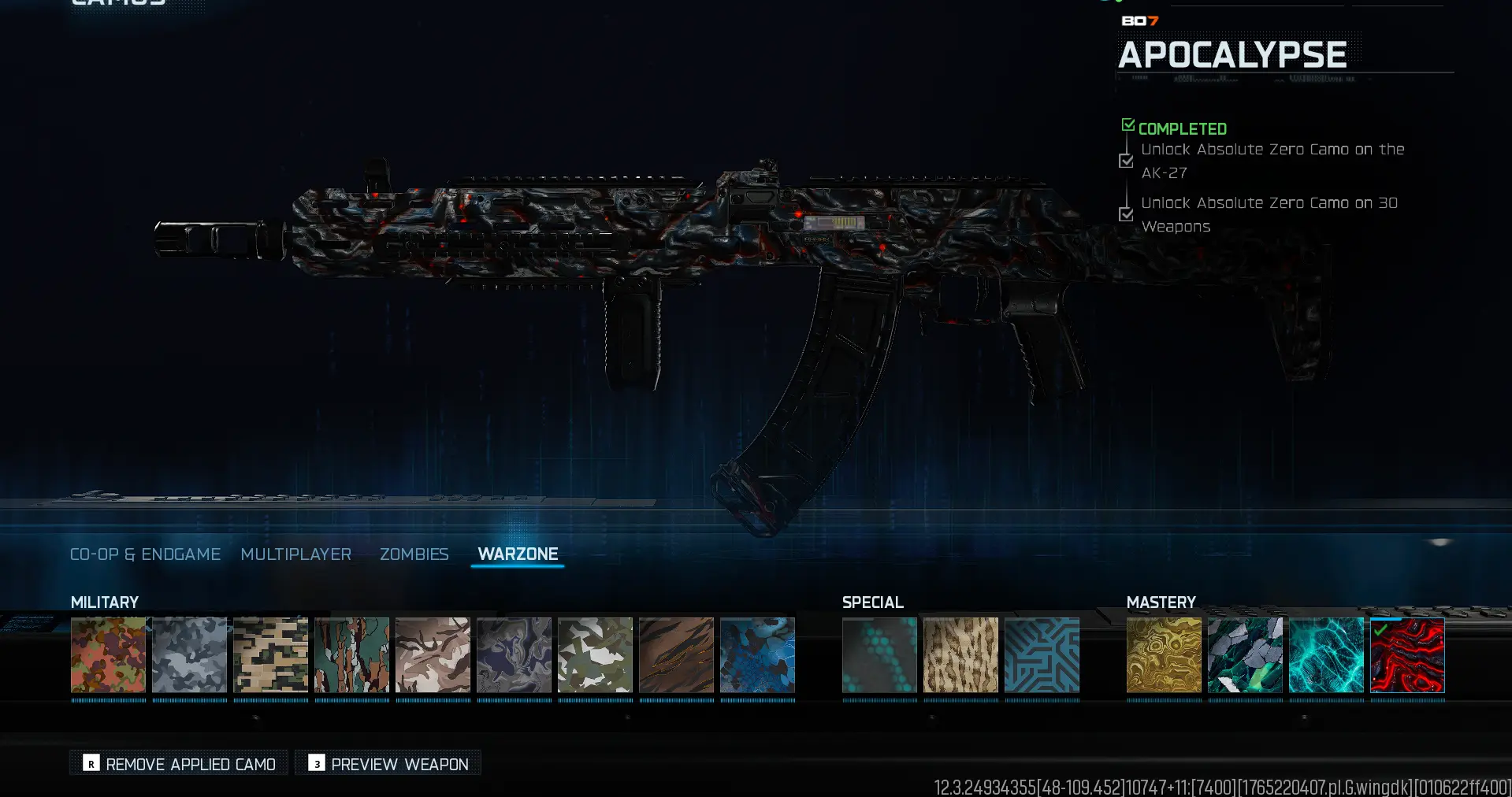This screenshot has width=1512, height=797.
Task: Switch to the MULTIPLAYER tab
Action: (x=296, y=554)
